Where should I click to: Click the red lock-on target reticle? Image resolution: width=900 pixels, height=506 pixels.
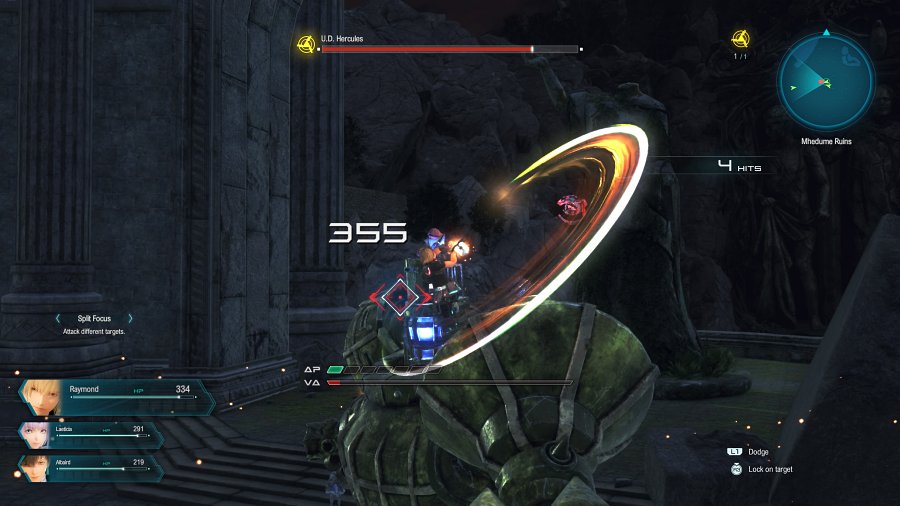coord(401,296)
